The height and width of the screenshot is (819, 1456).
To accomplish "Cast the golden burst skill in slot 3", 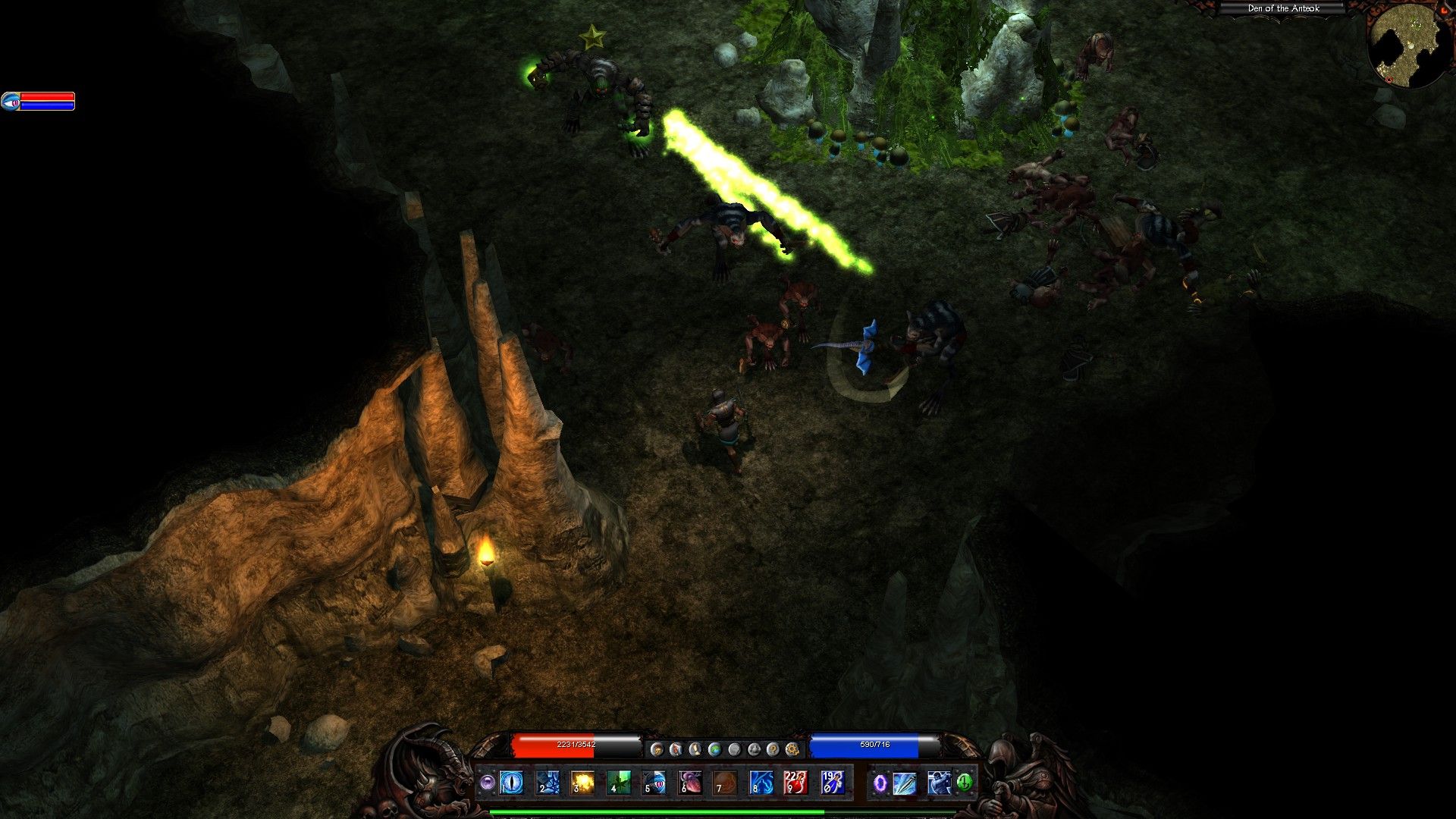I will click(x=582, y=782).
